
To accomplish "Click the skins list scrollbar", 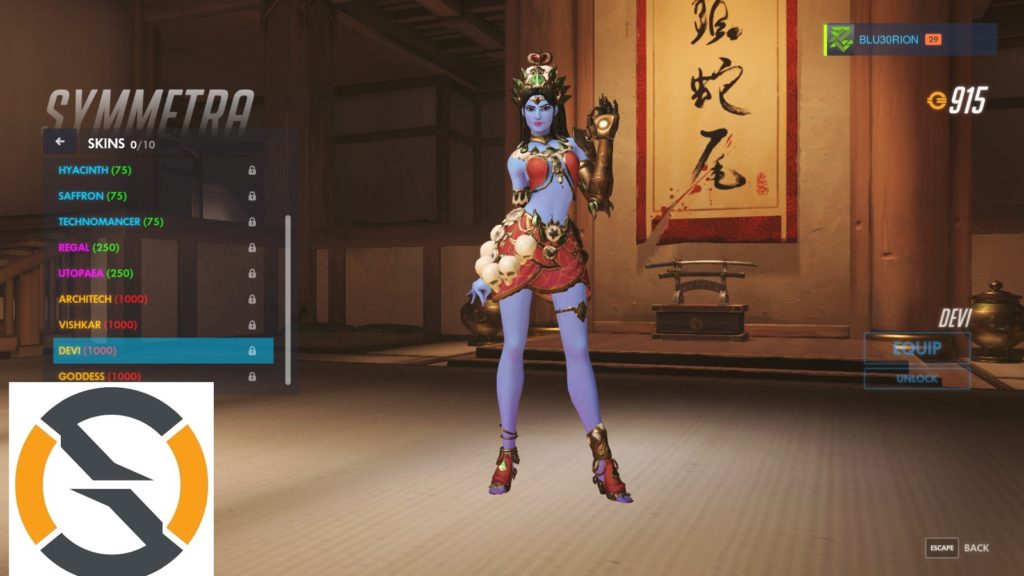I will point(289,298).
